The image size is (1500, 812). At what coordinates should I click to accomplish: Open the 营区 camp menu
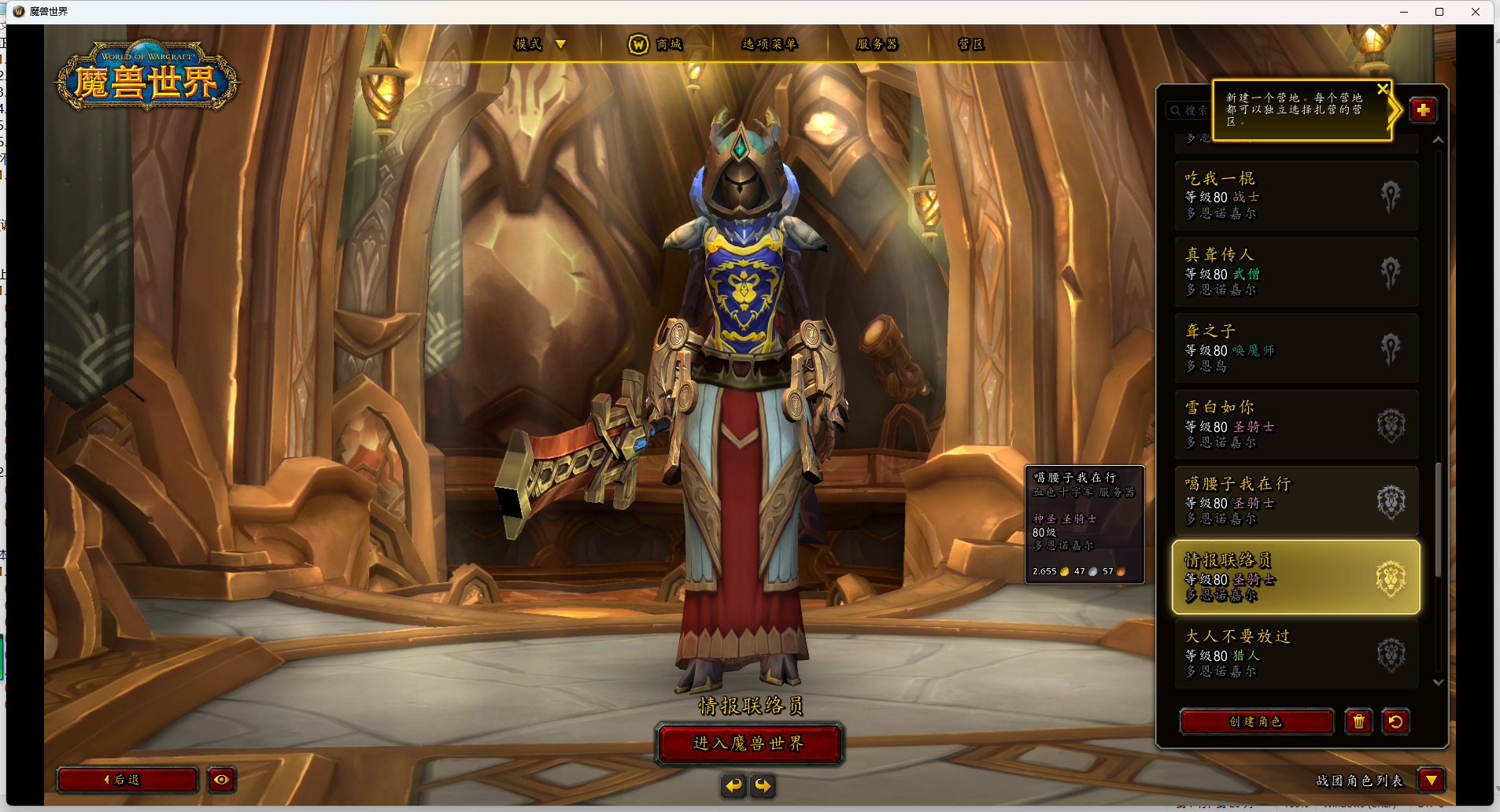pyautogui.click(x=971, y=44)
